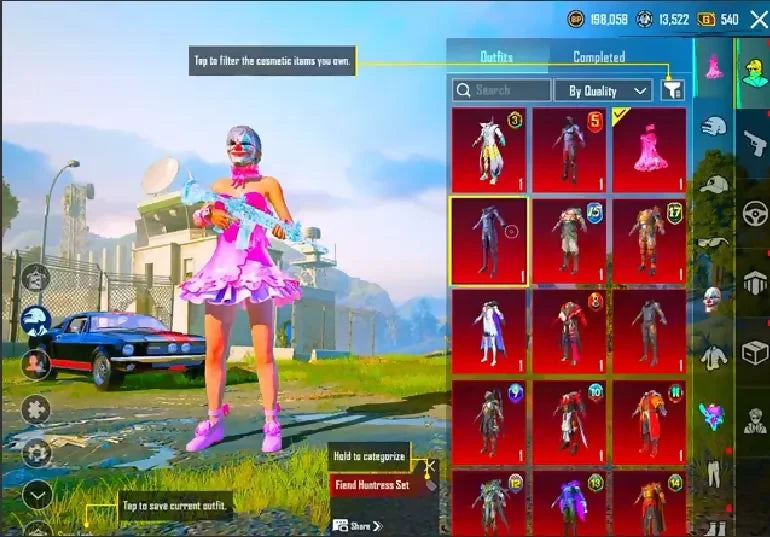This screenshot has height=537, width=770.
Task: Switch to the Completed tab
Action: click(x=599, y=57)
